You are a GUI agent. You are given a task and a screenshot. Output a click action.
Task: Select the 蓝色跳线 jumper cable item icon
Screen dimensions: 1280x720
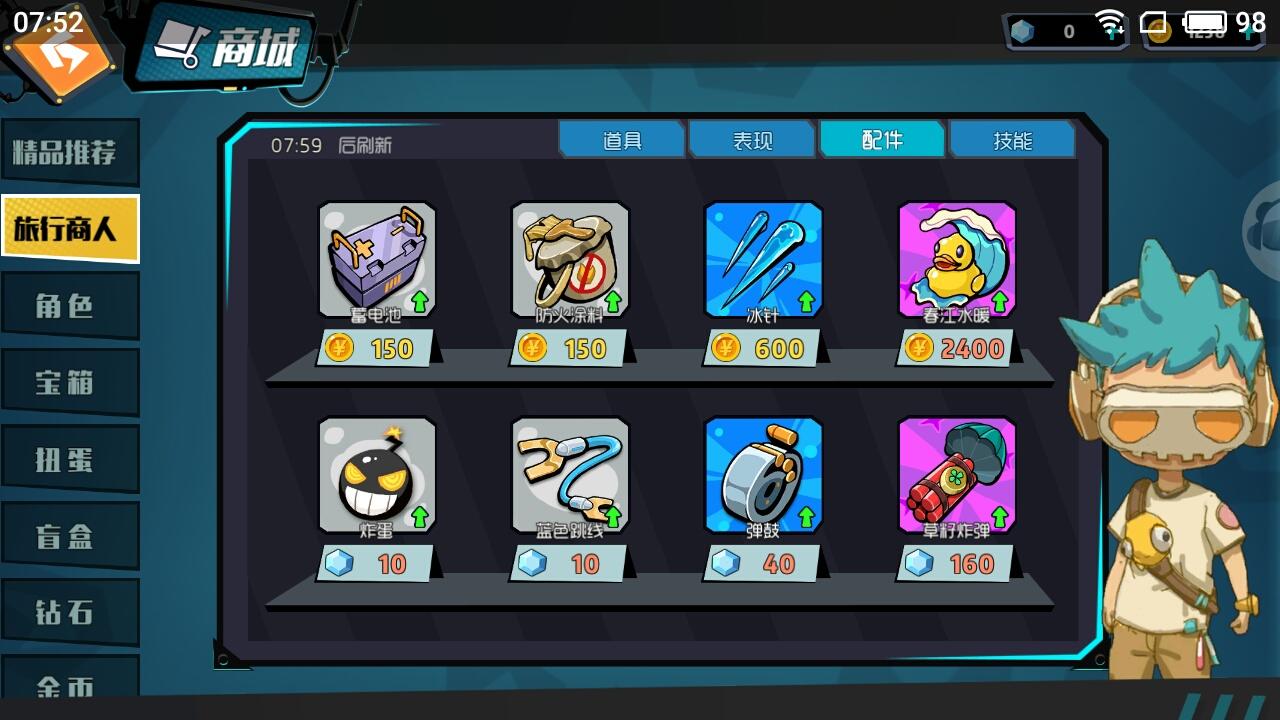pos(570,473)
